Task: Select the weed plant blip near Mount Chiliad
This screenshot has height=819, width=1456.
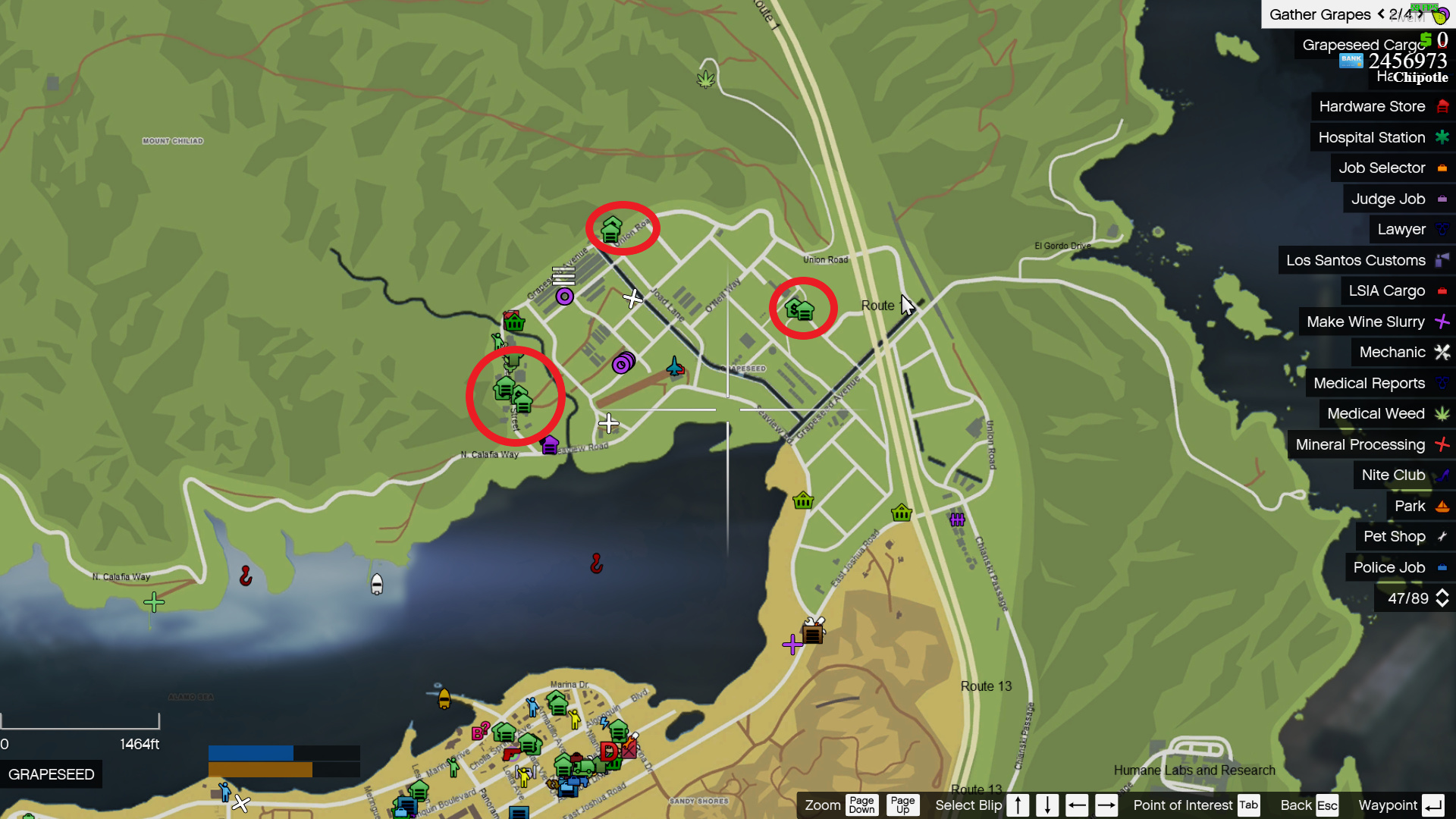Action: tap(705, 79)
